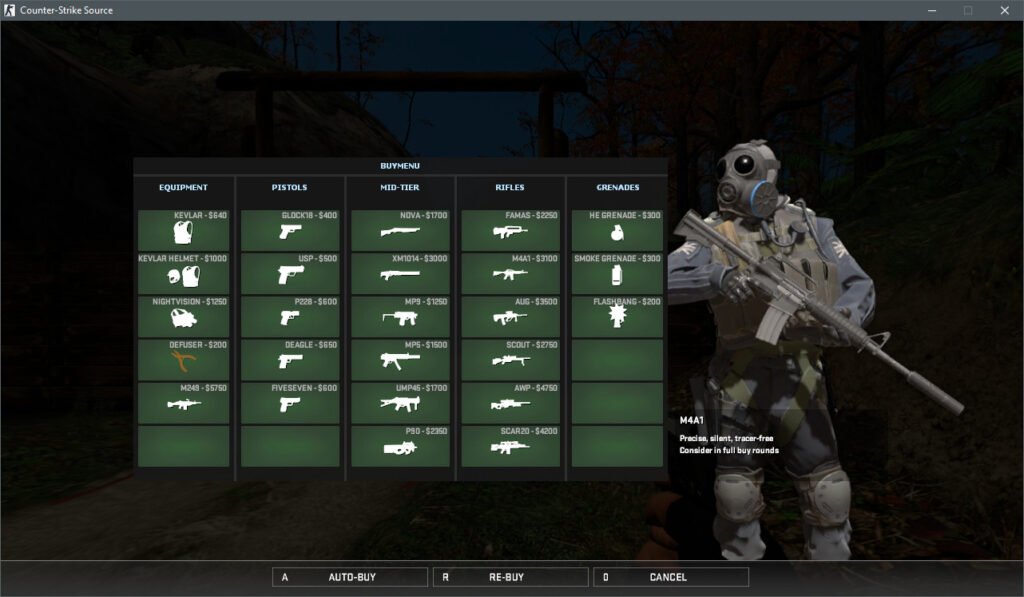Buy a Flashbang grenade
1024x597 pixels.
[x=617, y=316]
